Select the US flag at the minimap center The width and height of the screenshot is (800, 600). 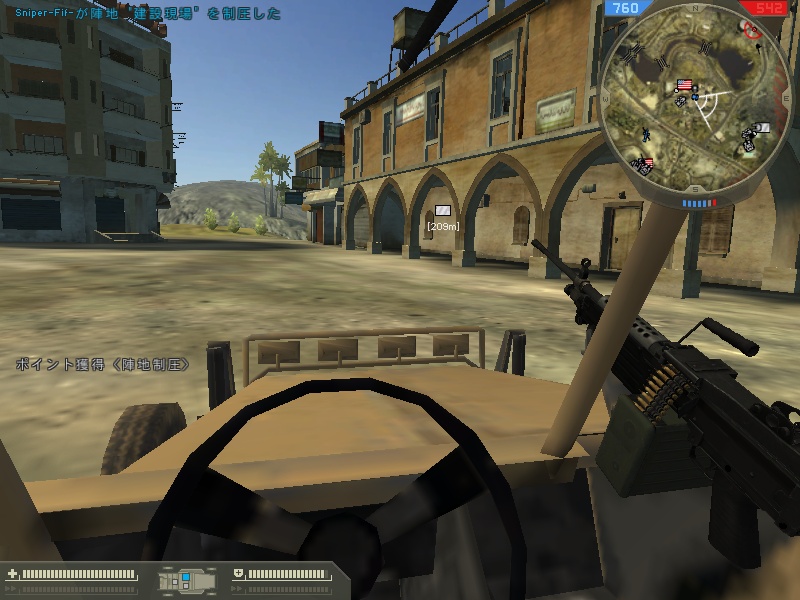685,86
